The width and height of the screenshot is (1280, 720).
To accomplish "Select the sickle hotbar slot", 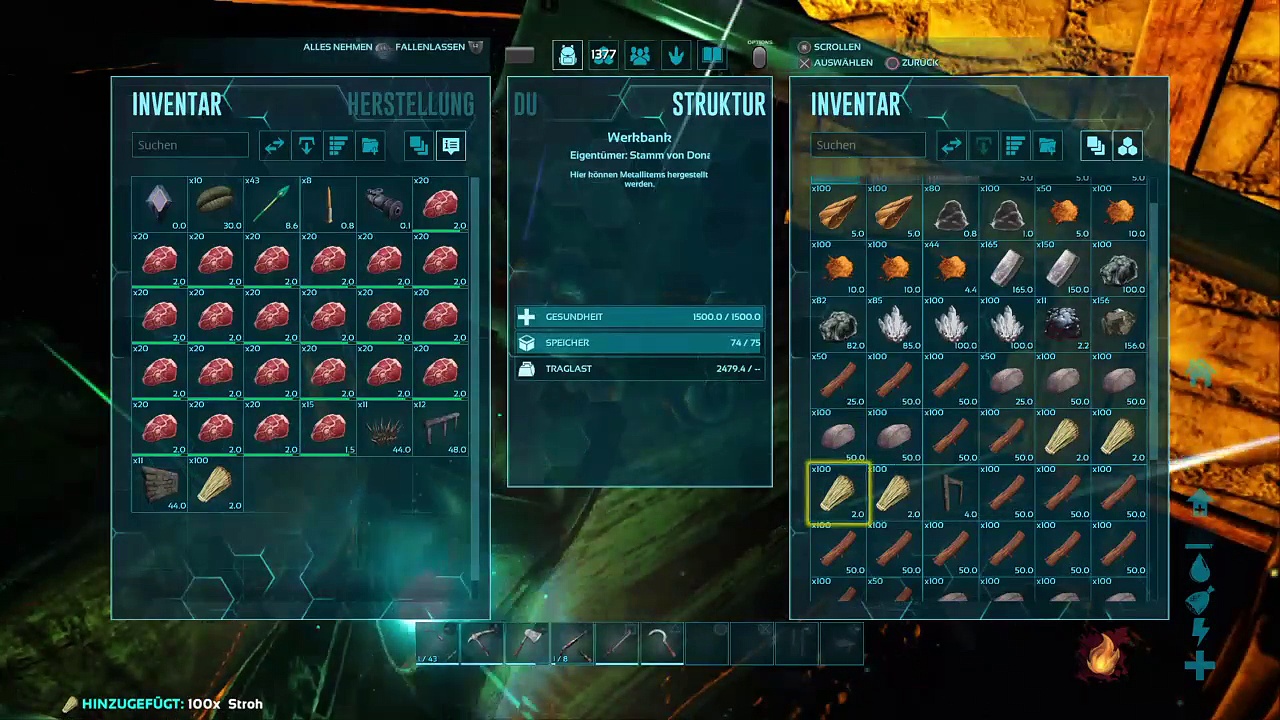I will tap(662, 643).
